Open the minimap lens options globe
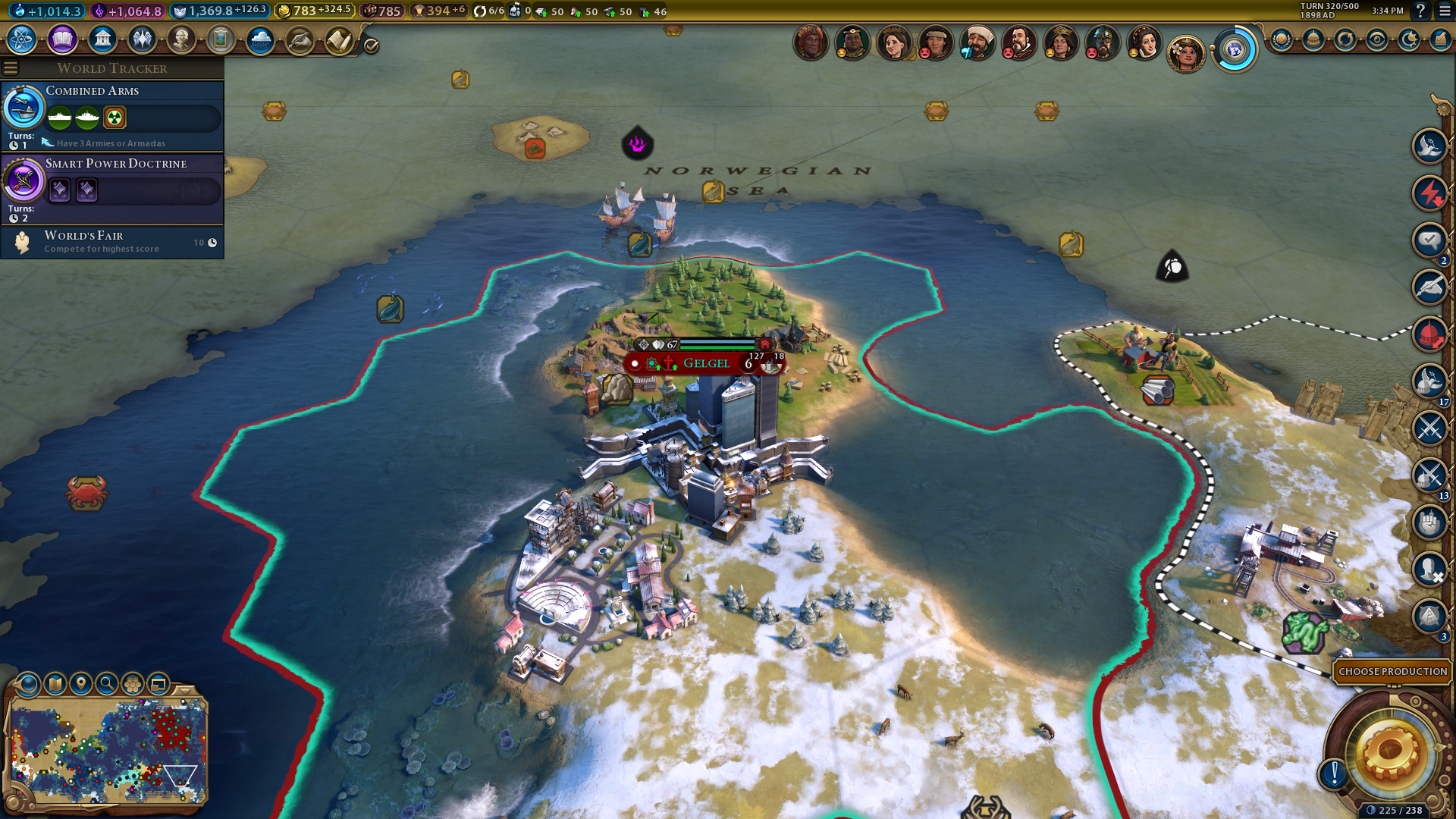The height and width of the screenshot is (819, 1456). [28, 684]
